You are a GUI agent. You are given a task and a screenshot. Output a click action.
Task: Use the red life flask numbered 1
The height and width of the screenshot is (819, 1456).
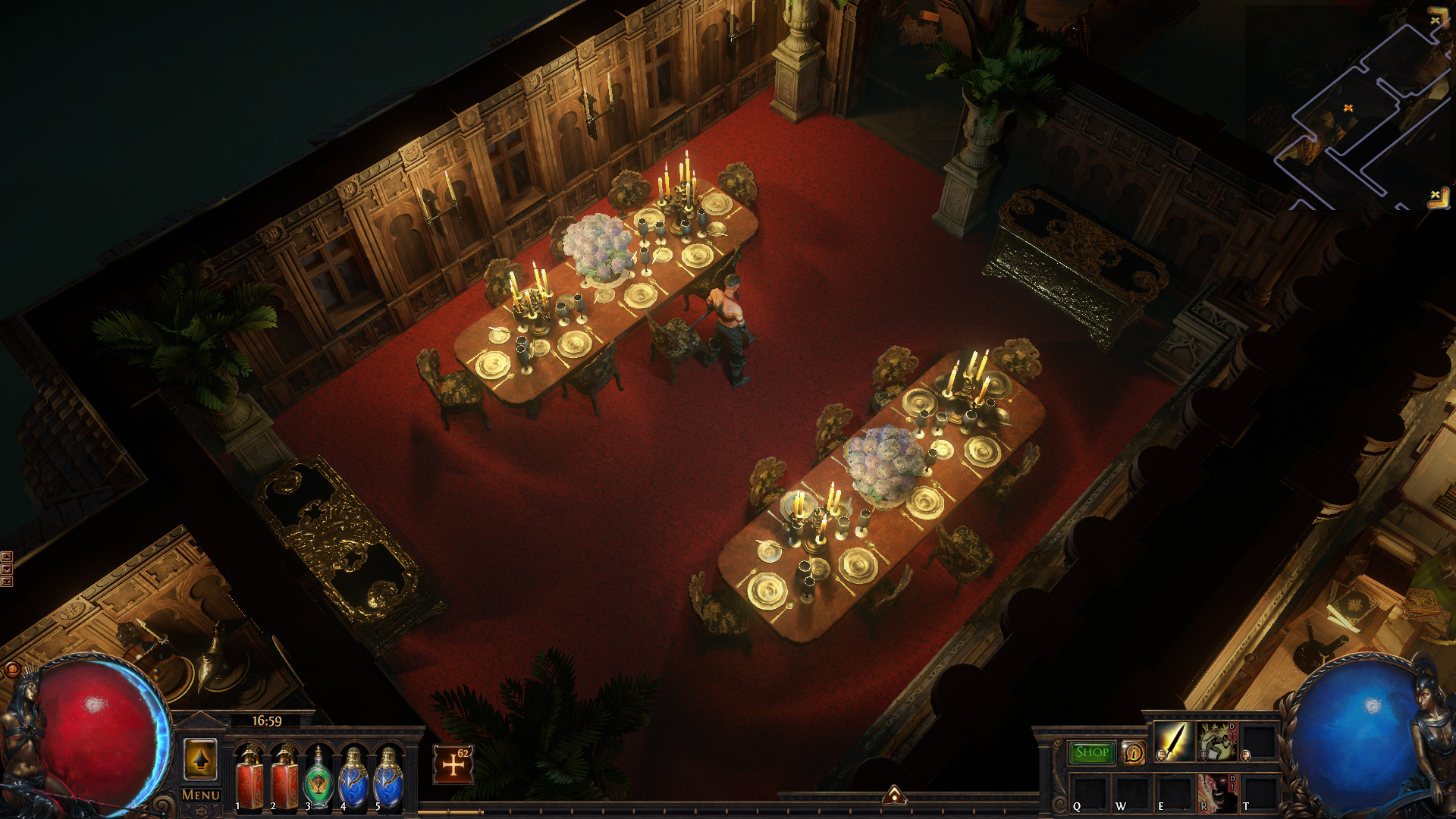tap(249, 778)
